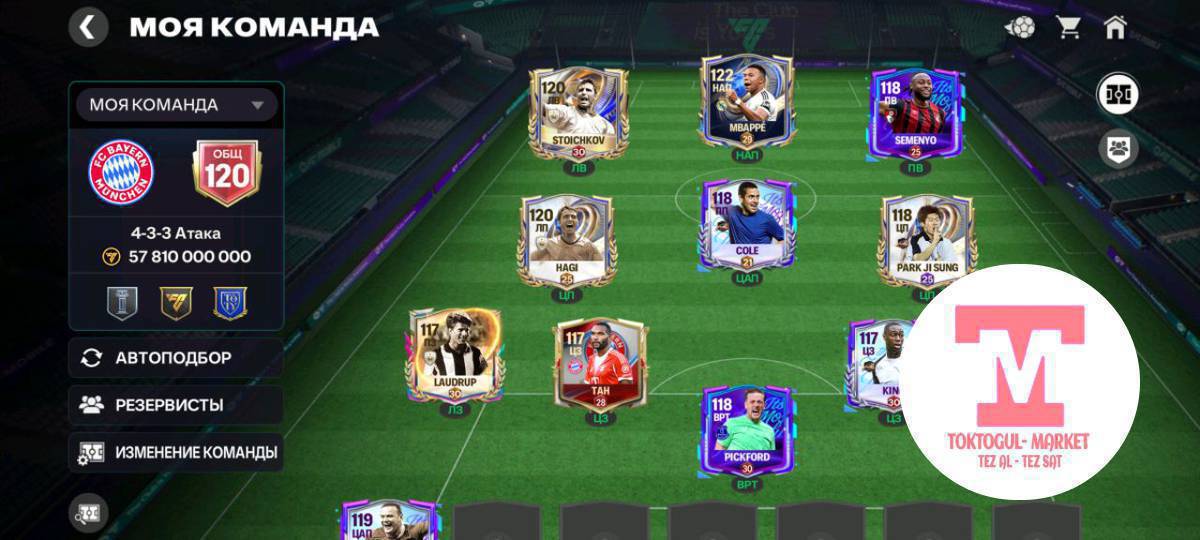Viewport: 1200px width, 540px height.
Task: Open the football transfer icon
Action: click(x=1020, y=27)
